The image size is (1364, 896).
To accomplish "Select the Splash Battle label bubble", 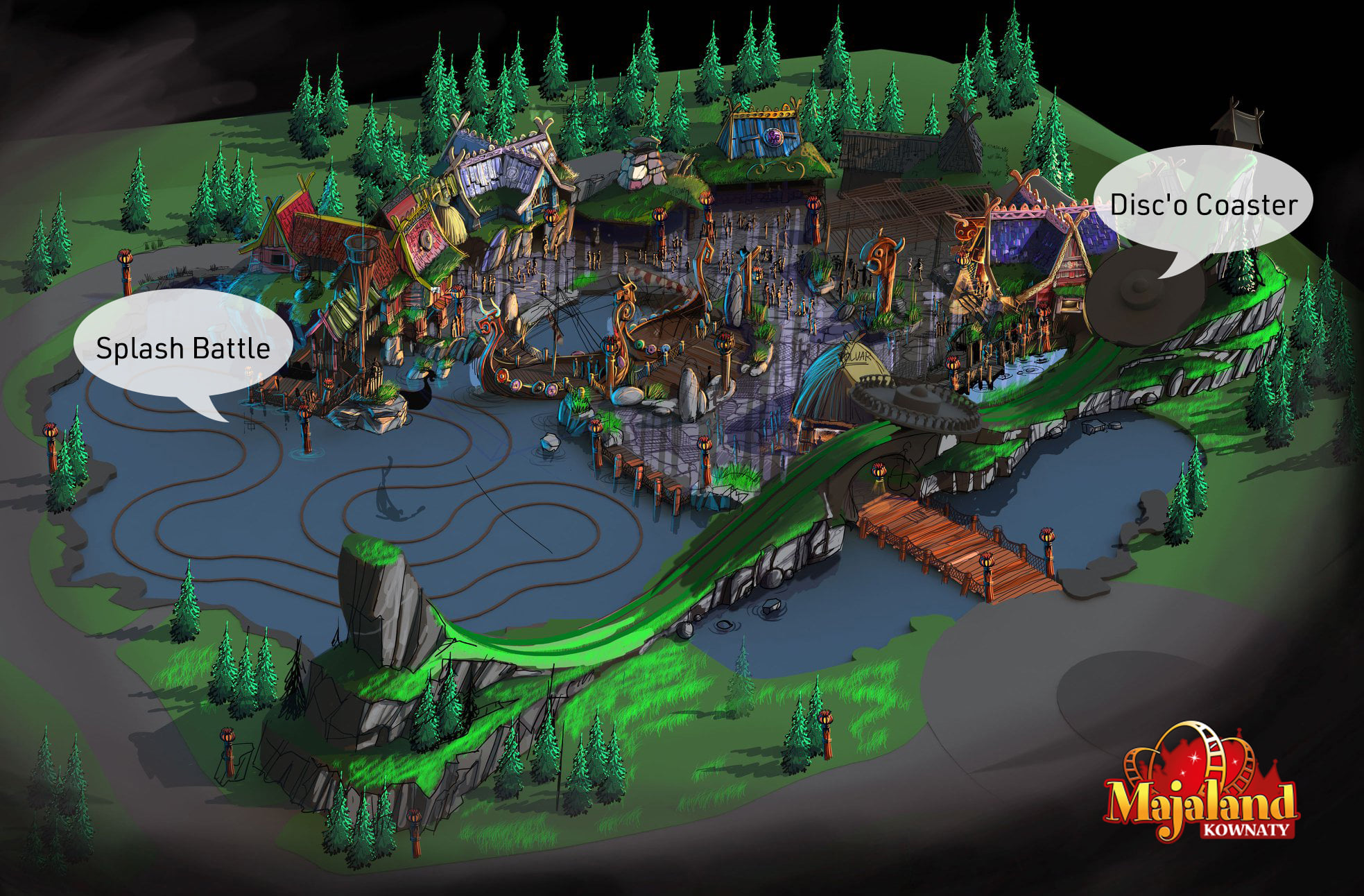I will click(183, 347).
